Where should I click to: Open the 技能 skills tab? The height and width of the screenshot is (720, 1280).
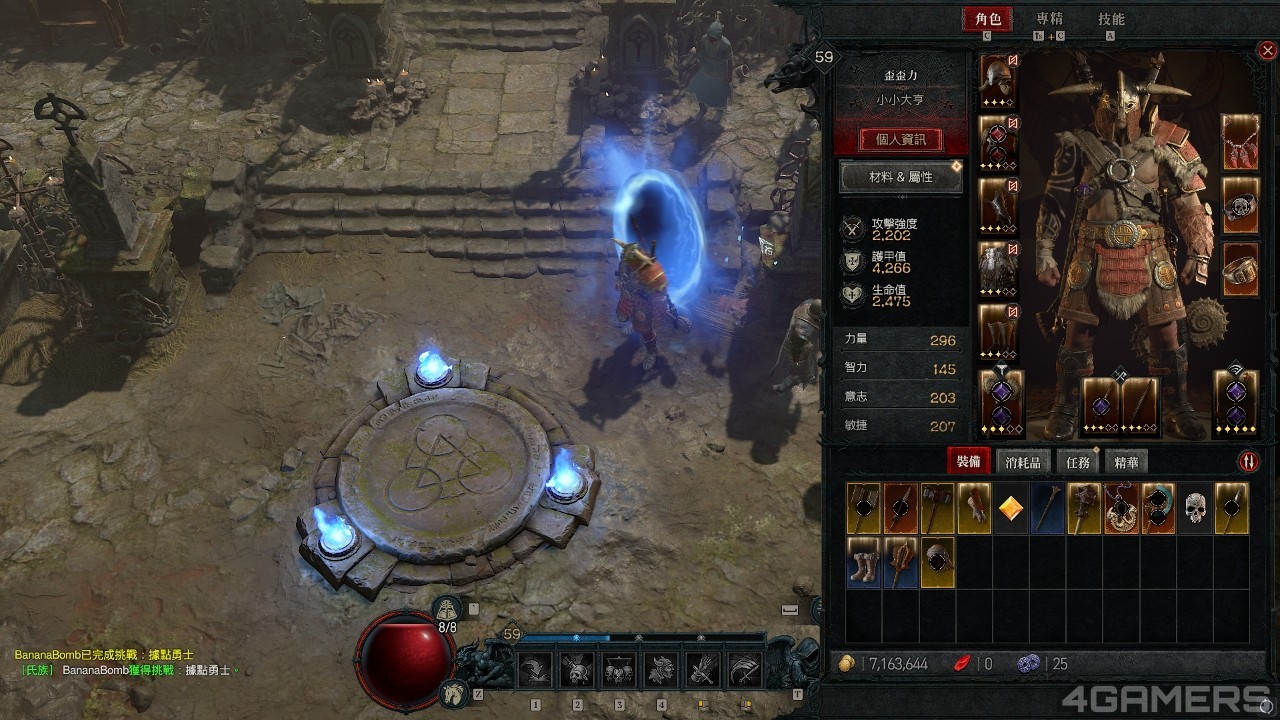pos(1111,19)
